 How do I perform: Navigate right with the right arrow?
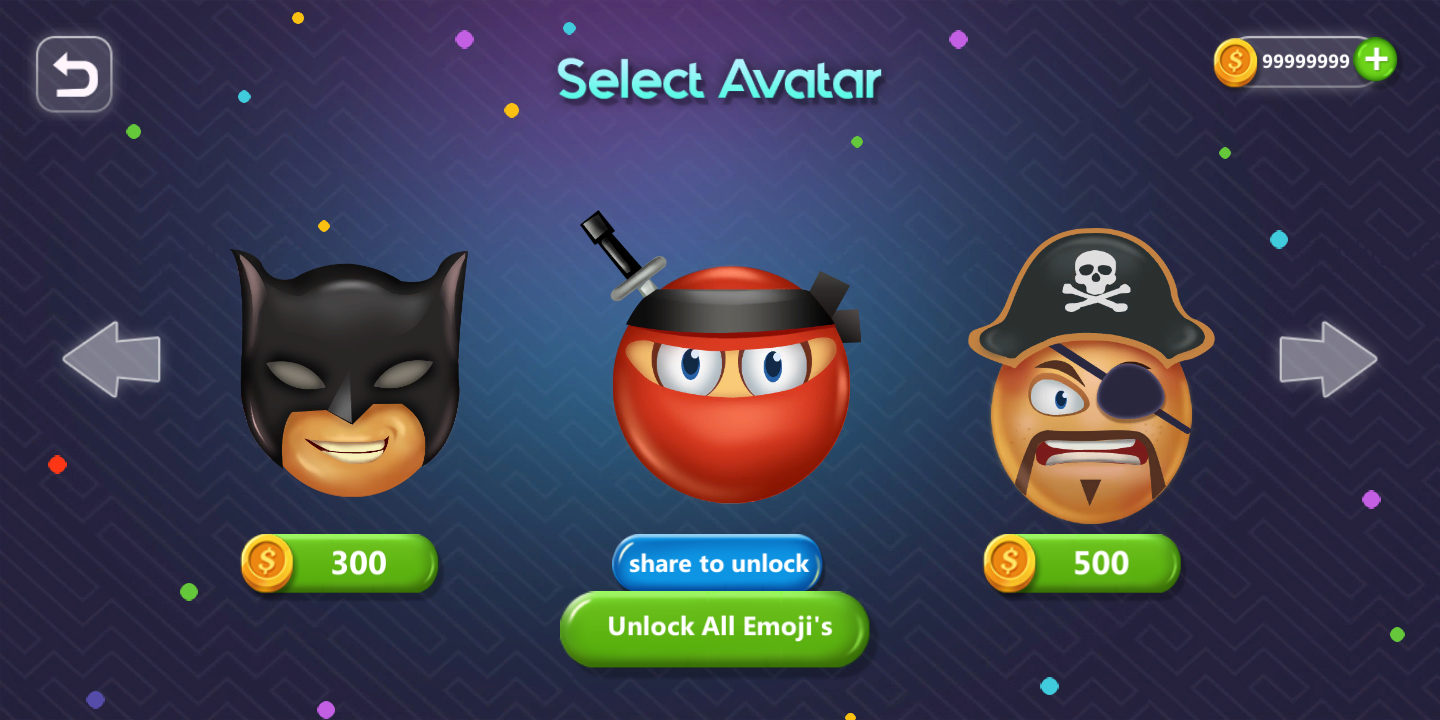click(x=1328, y=358)
